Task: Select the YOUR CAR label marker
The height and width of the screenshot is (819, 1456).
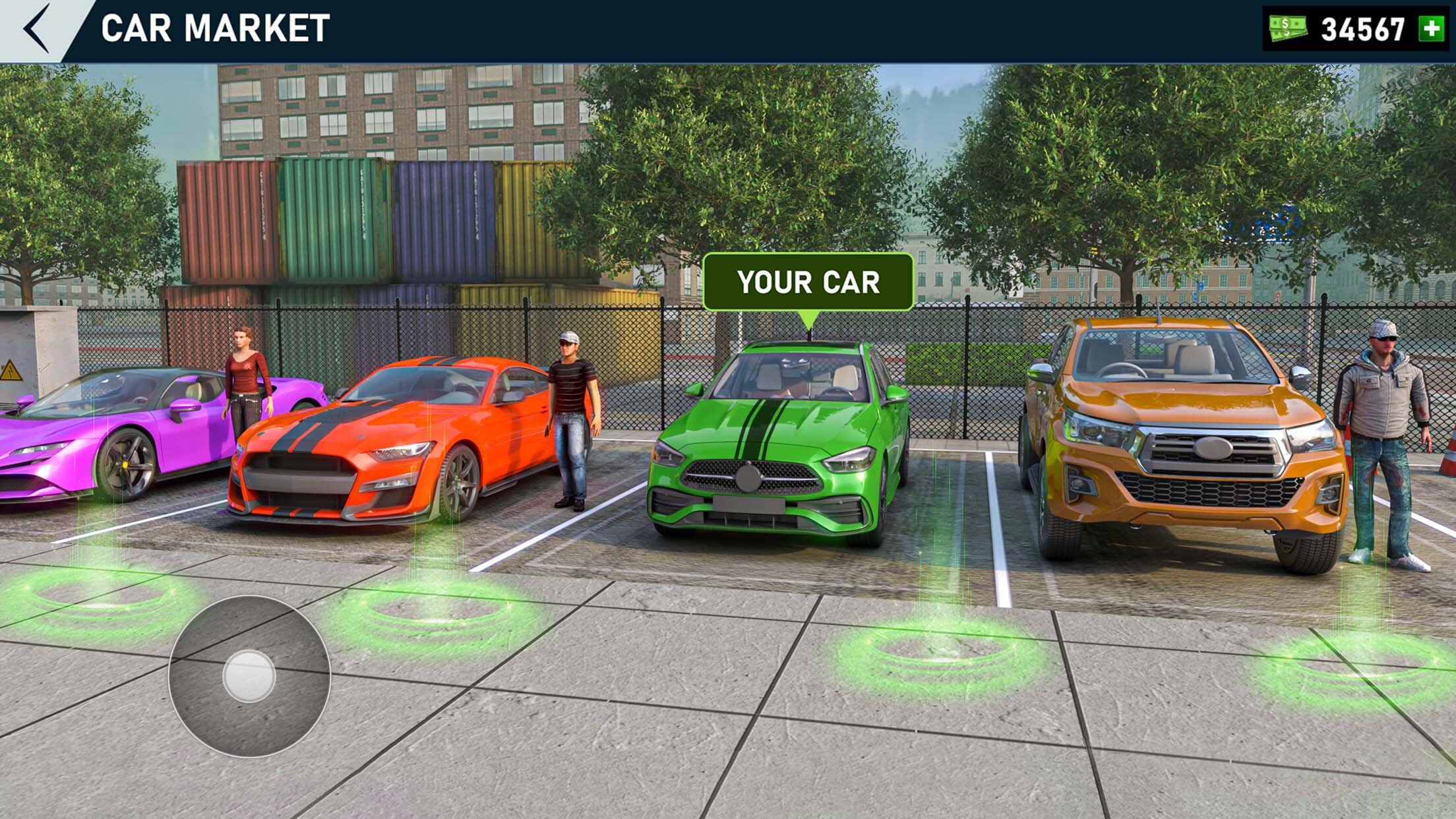Action: click(x=808, y=282)
